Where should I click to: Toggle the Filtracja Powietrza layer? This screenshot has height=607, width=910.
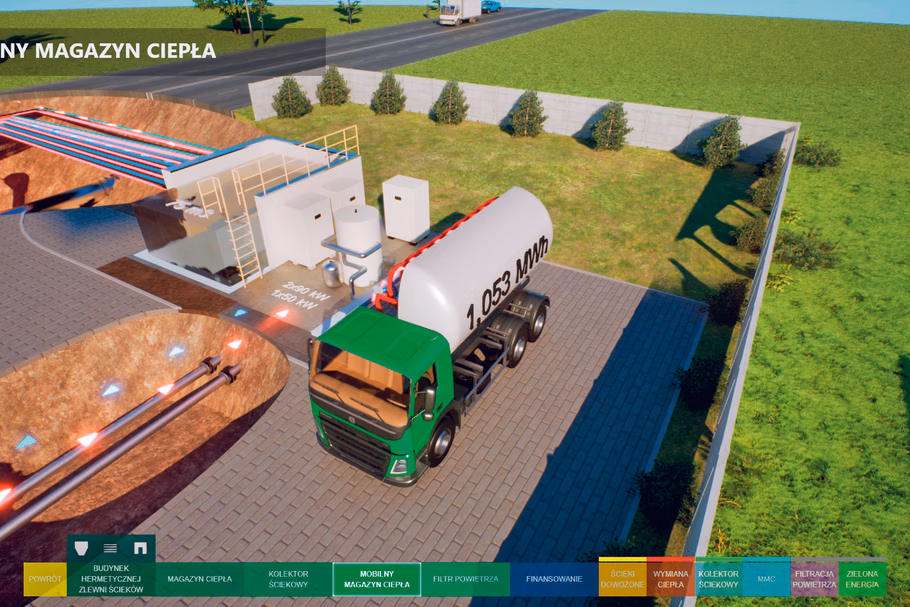(814, 578)
